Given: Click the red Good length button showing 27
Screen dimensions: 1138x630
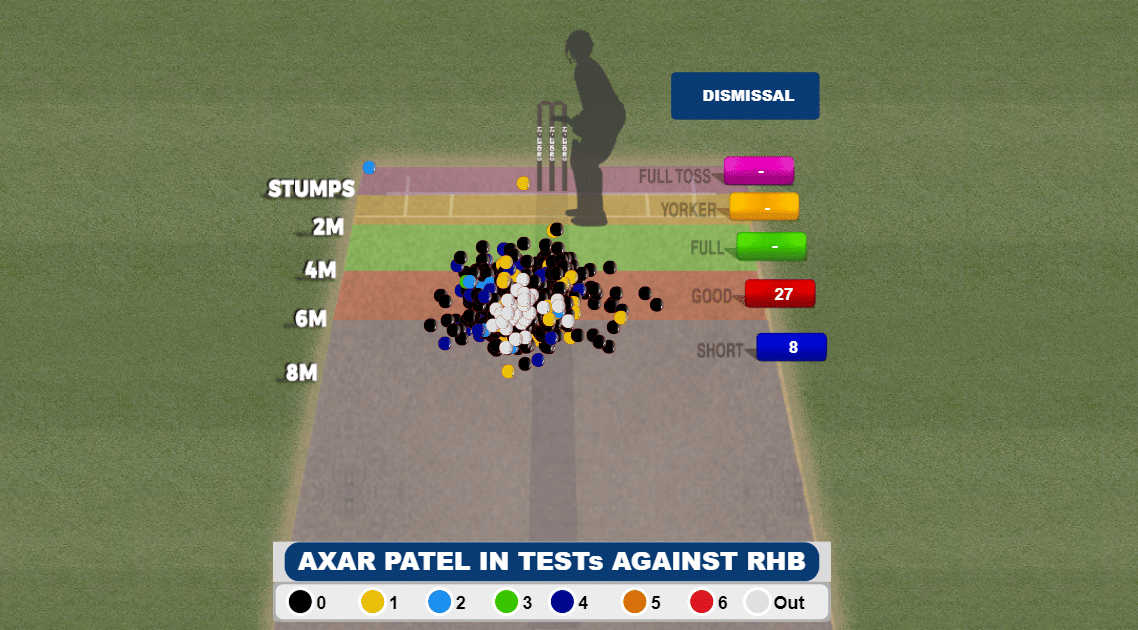Looking at the screenshot, I should pos(781,294).
